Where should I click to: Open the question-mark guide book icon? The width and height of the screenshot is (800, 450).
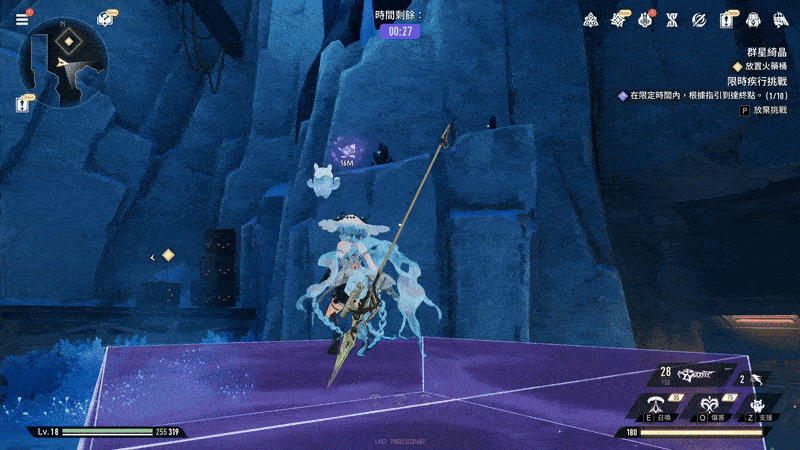[x=105, y=18]
